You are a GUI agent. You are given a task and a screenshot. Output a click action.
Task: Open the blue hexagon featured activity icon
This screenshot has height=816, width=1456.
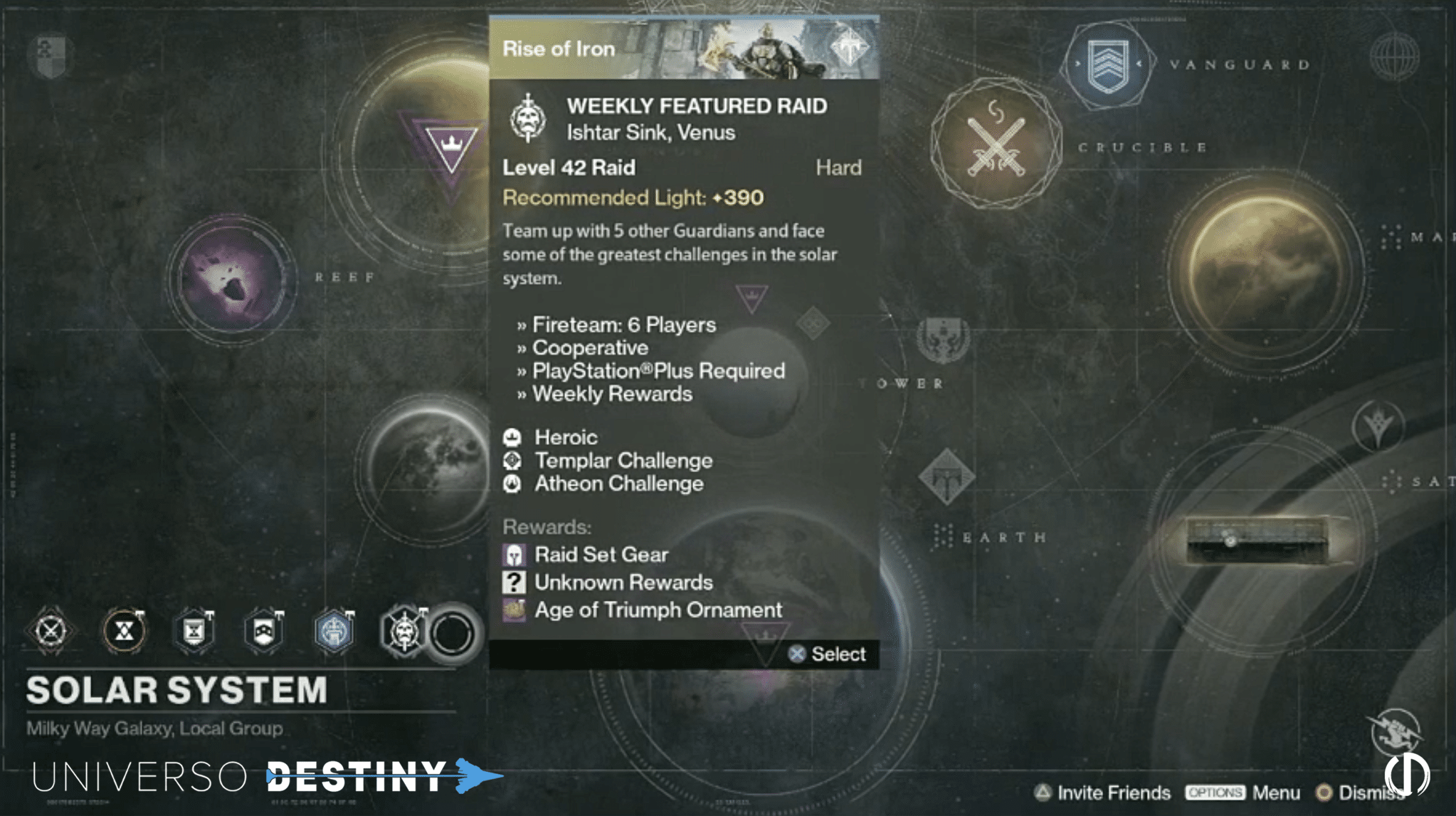click(334, 631)
